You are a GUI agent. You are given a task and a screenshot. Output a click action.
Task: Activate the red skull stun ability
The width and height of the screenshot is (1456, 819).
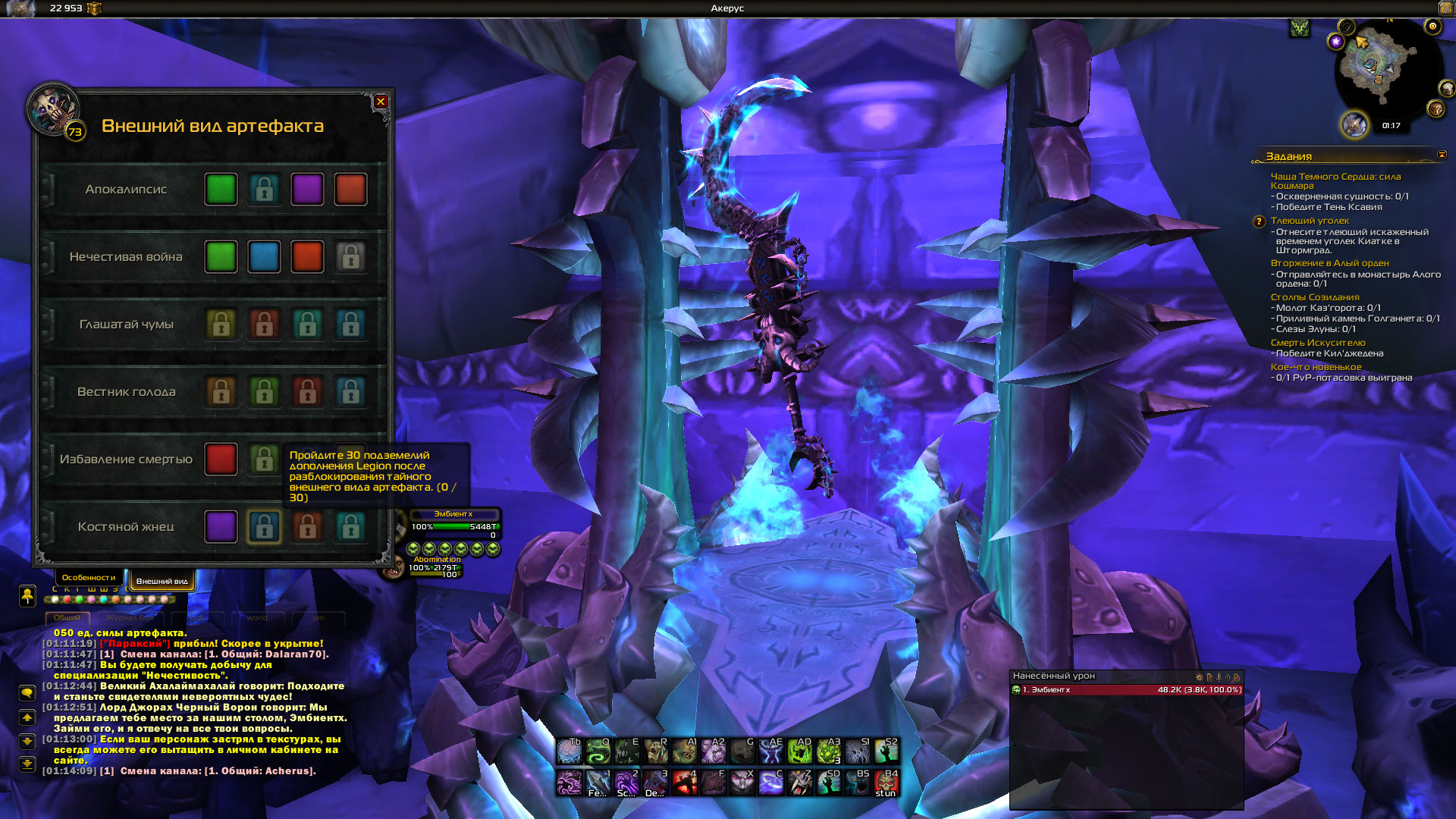coord(886,781)
